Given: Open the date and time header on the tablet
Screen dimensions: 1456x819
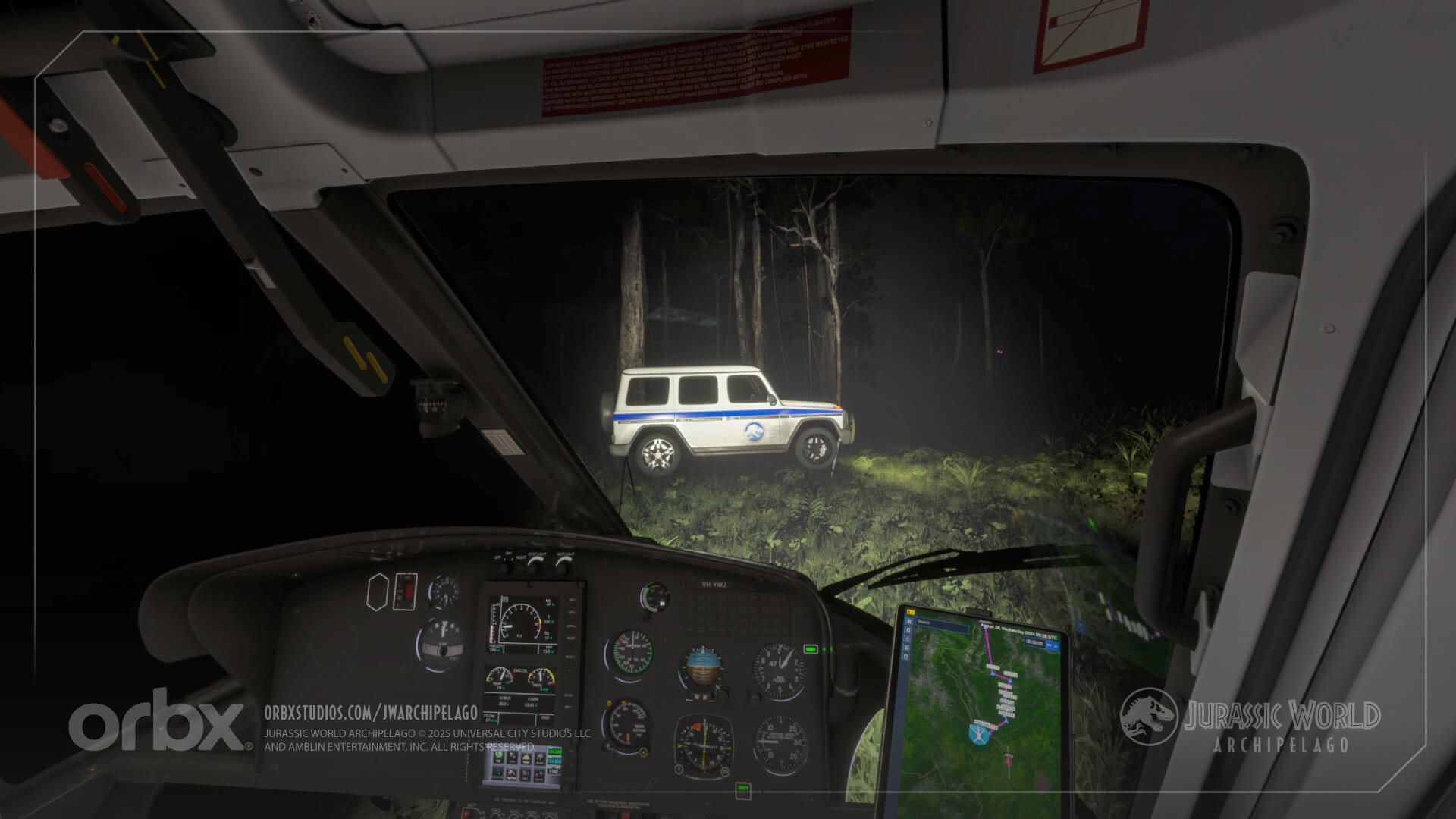Looking at the screenshot, I should click(1017, 632).
